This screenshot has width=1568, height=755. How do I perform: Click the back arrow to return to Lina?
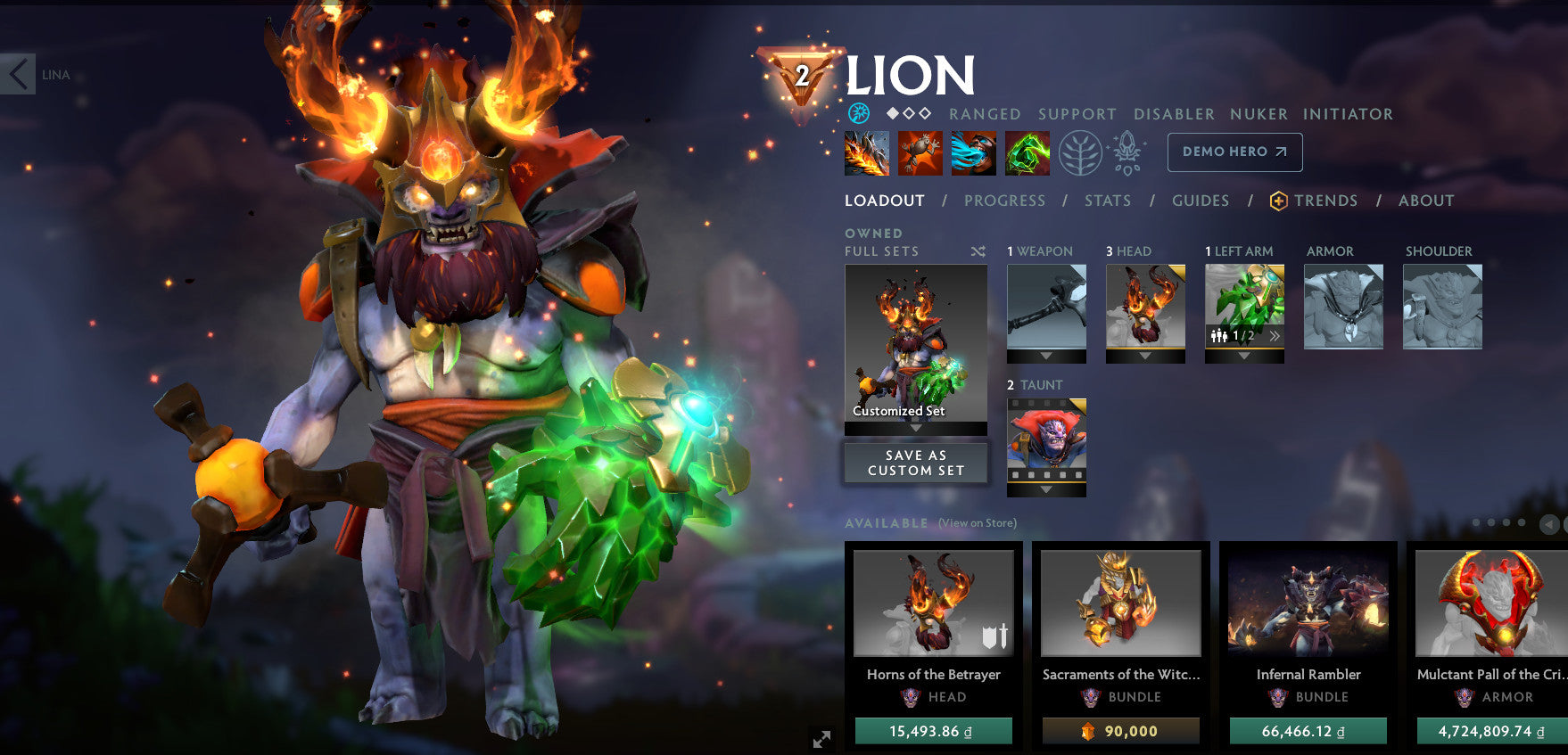click(18, 75)
